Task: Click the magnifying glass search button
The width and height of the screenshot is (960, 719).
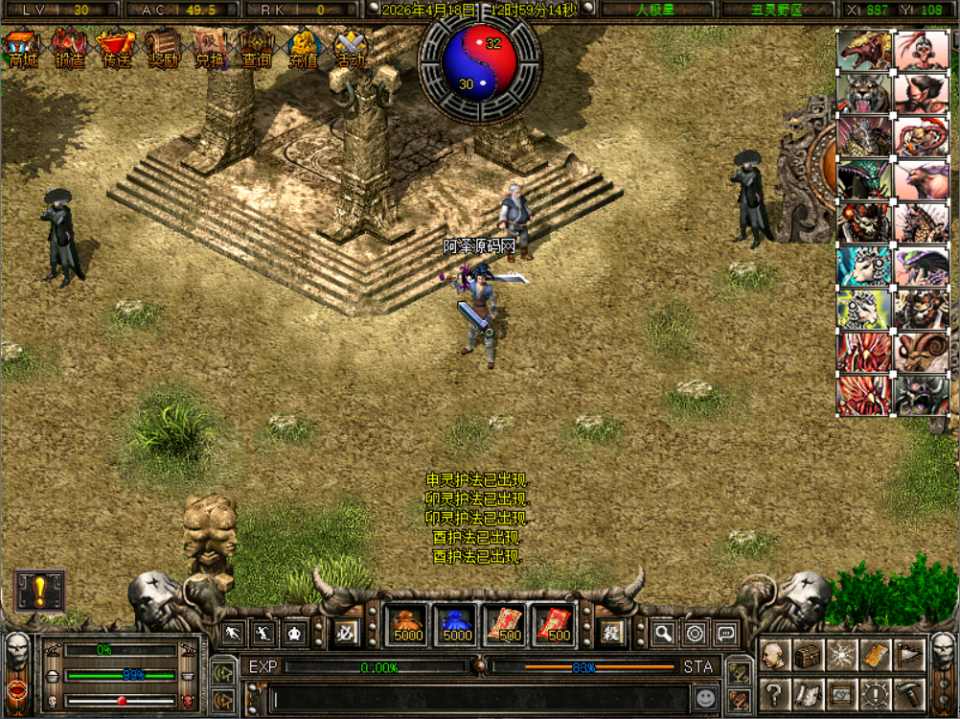Action: tap(663, 632)
